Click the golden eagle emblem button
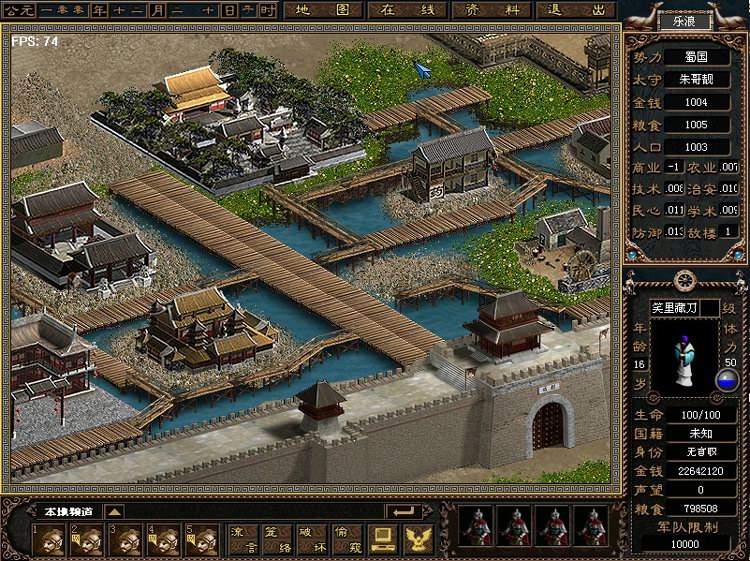Image resolution: width=750 pixels, height=561 pixels. click(416, 540)
